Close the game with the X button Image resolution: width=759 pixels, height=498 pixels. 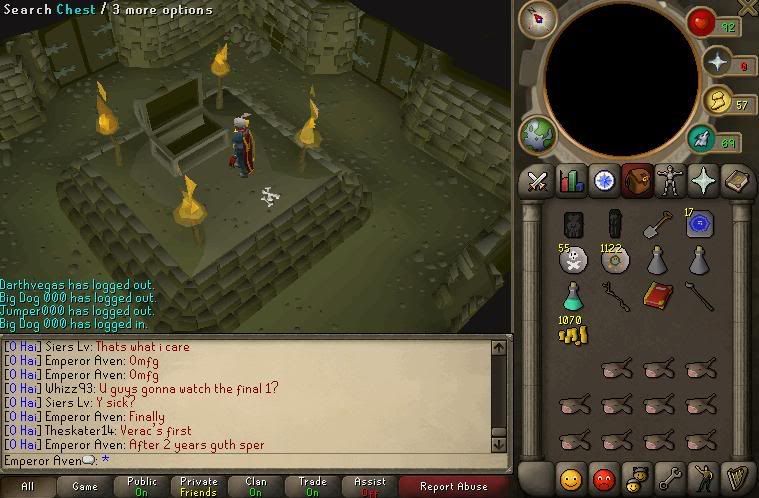coord(746,9)
